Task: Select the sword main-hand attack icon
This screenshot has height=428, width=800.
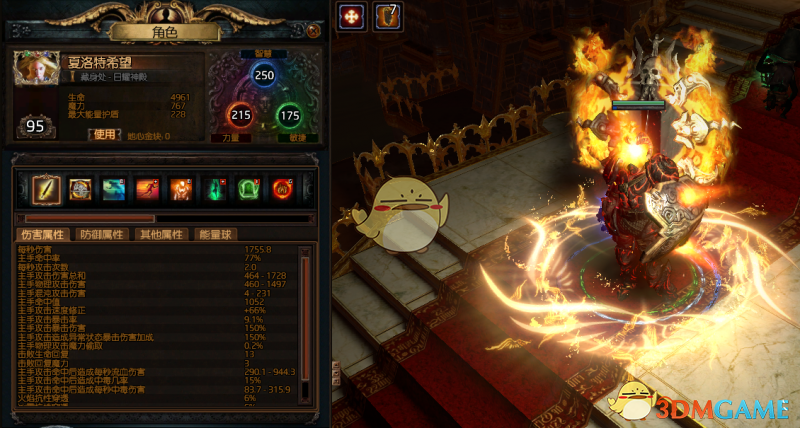Action: pyautogui.click(x=46, y=188)
